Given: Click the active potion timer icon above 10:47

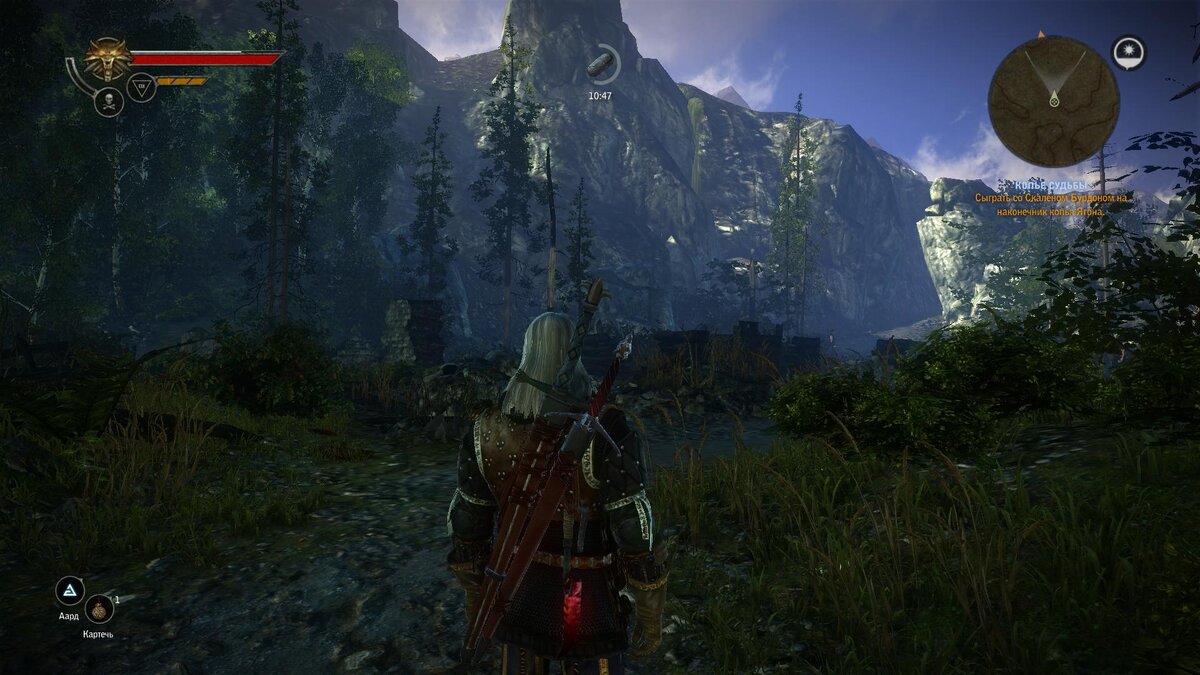Looking at the screenshot, I should point(601,66).
